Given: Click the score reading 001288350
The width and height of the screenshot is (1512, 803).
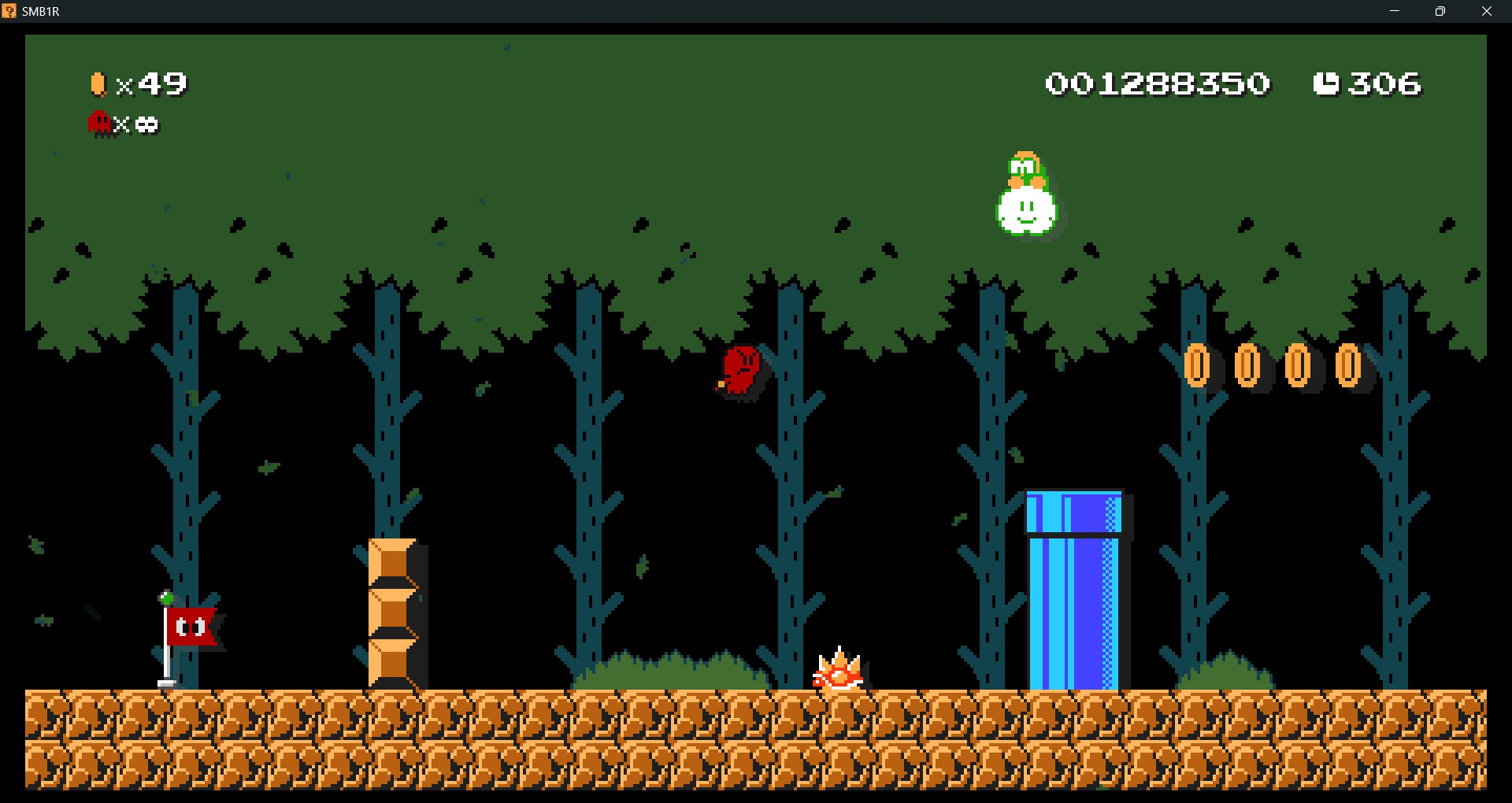Looking at the screenshot, I should click(1158, 82).
